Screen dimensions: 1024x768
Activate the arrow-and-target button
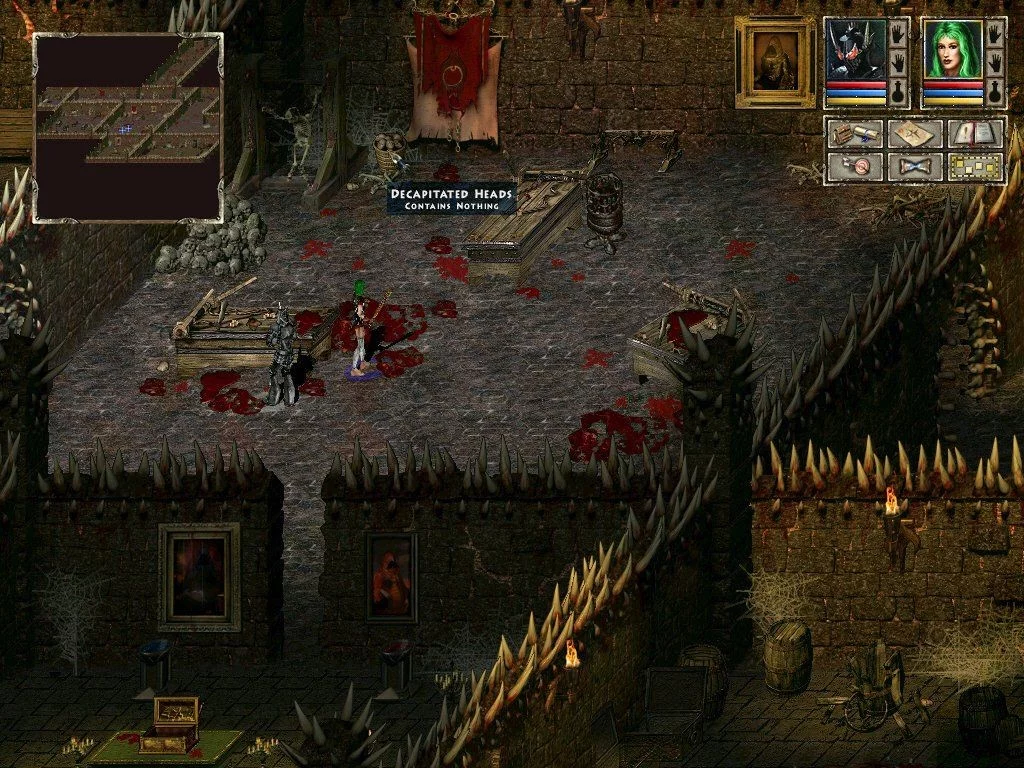(854, 165)
